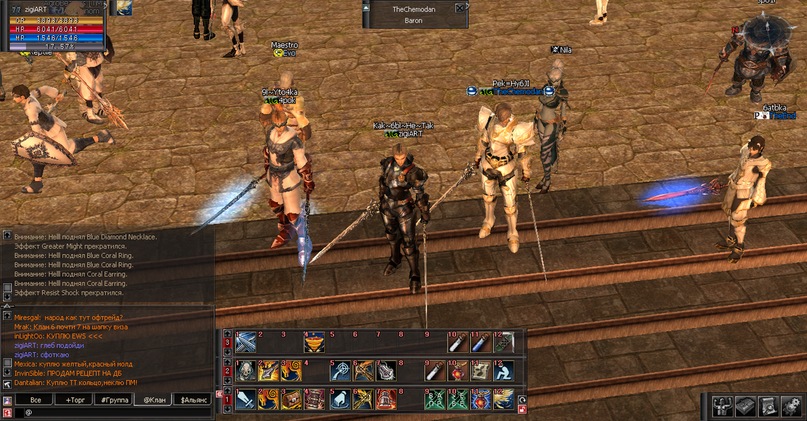Screen dimensions: 807x421
Task: Select the treasure chest icon in bar 1
Action: coord(291,400)
